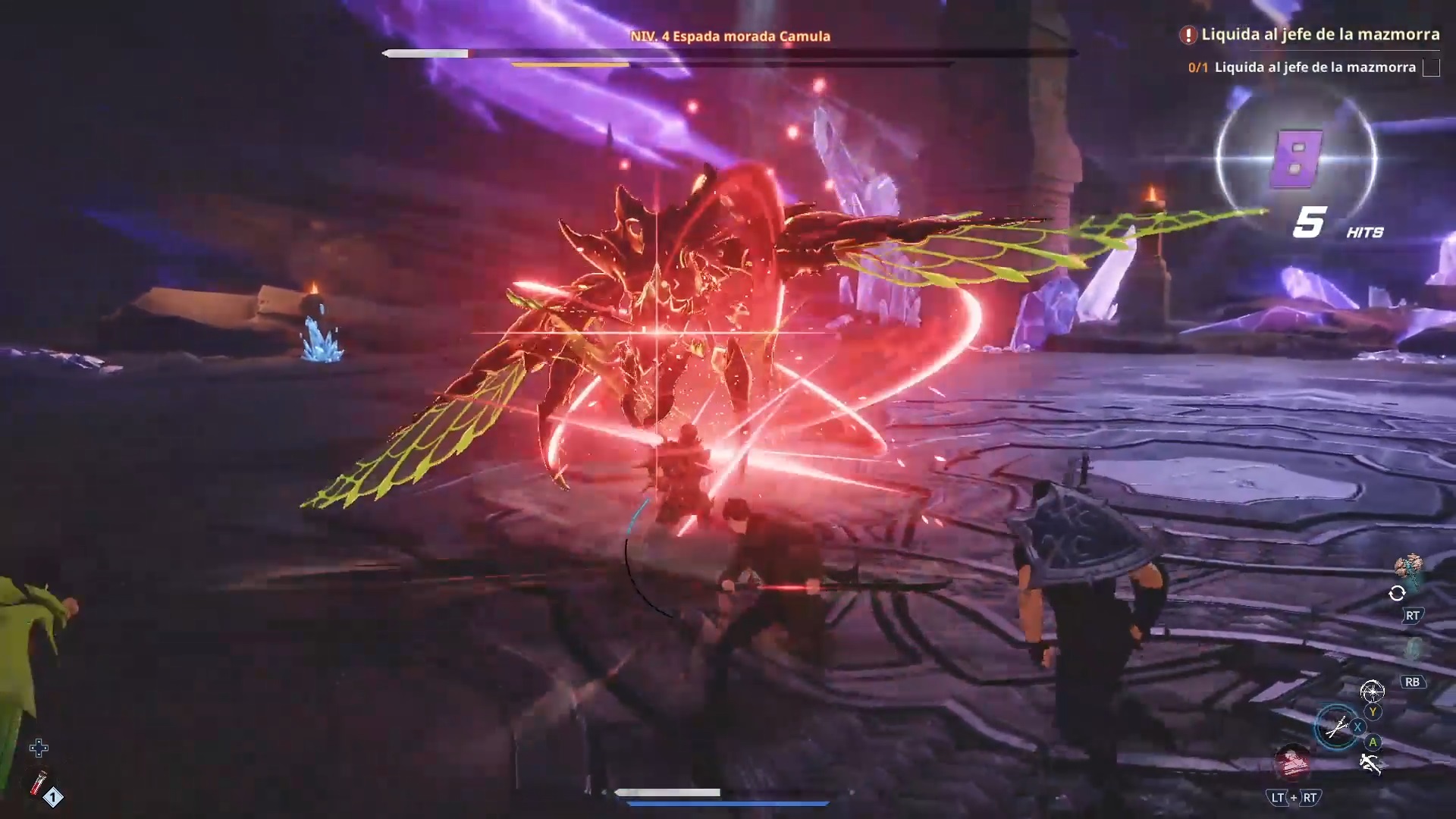Trigger the crosshair target skill icon
This screenshot has width=1456, height=819.
[1372, 691]
